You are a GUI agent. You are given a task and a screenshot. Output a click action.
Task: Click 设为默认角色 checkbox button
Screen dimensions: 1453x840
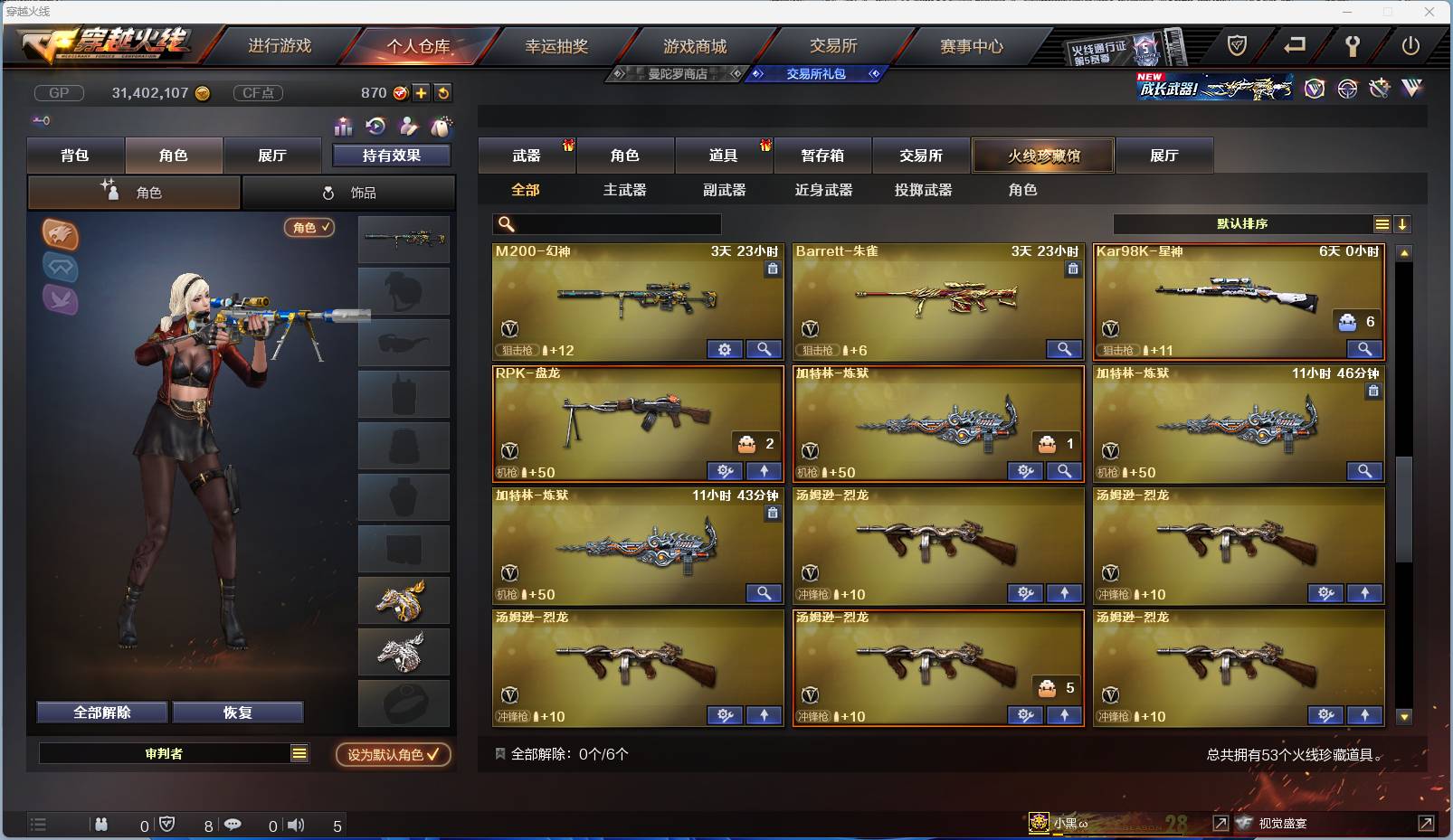point(393,756)
